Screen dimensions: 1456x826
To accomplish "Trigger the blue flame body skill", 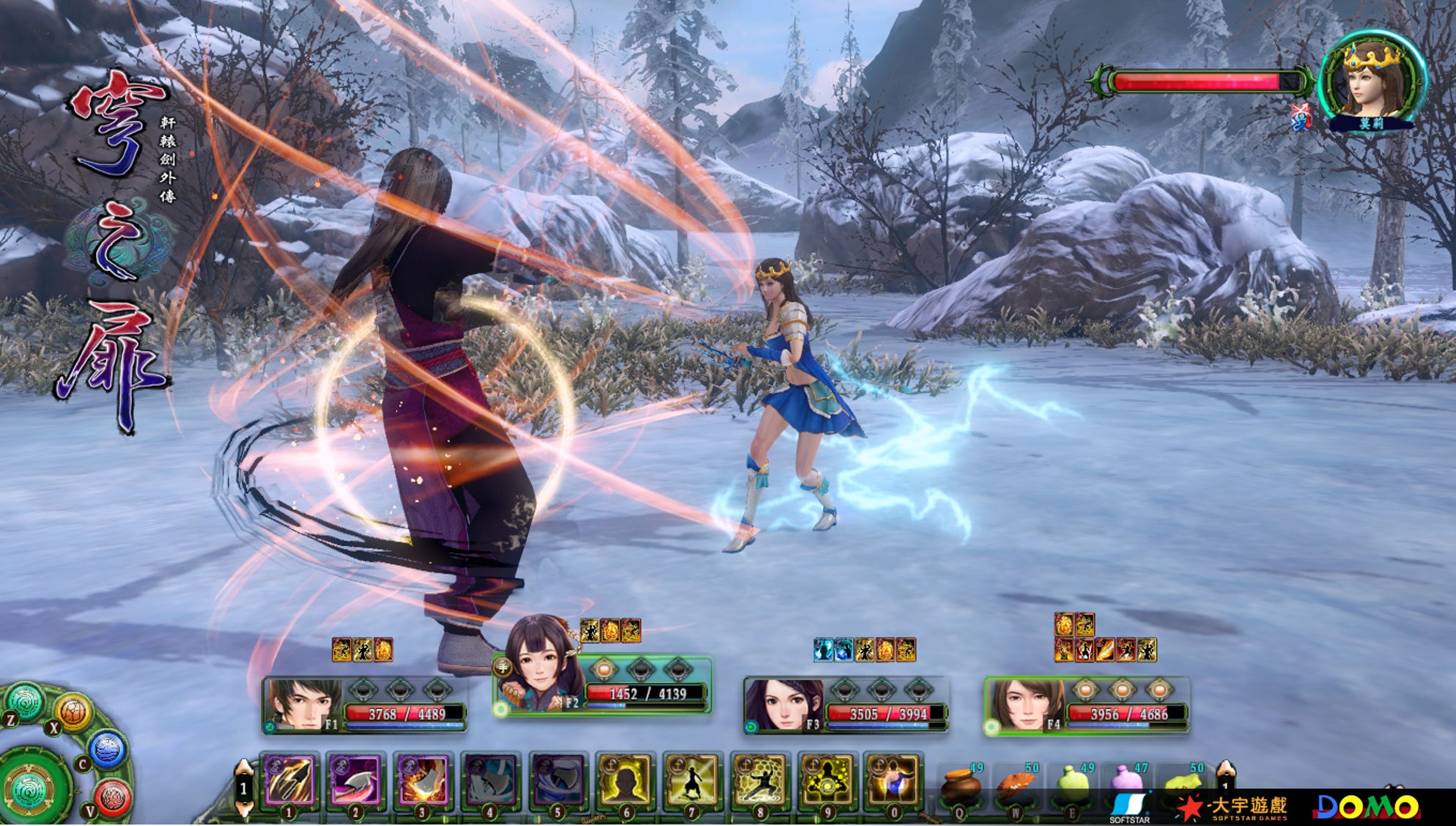I will pos(893,780).
